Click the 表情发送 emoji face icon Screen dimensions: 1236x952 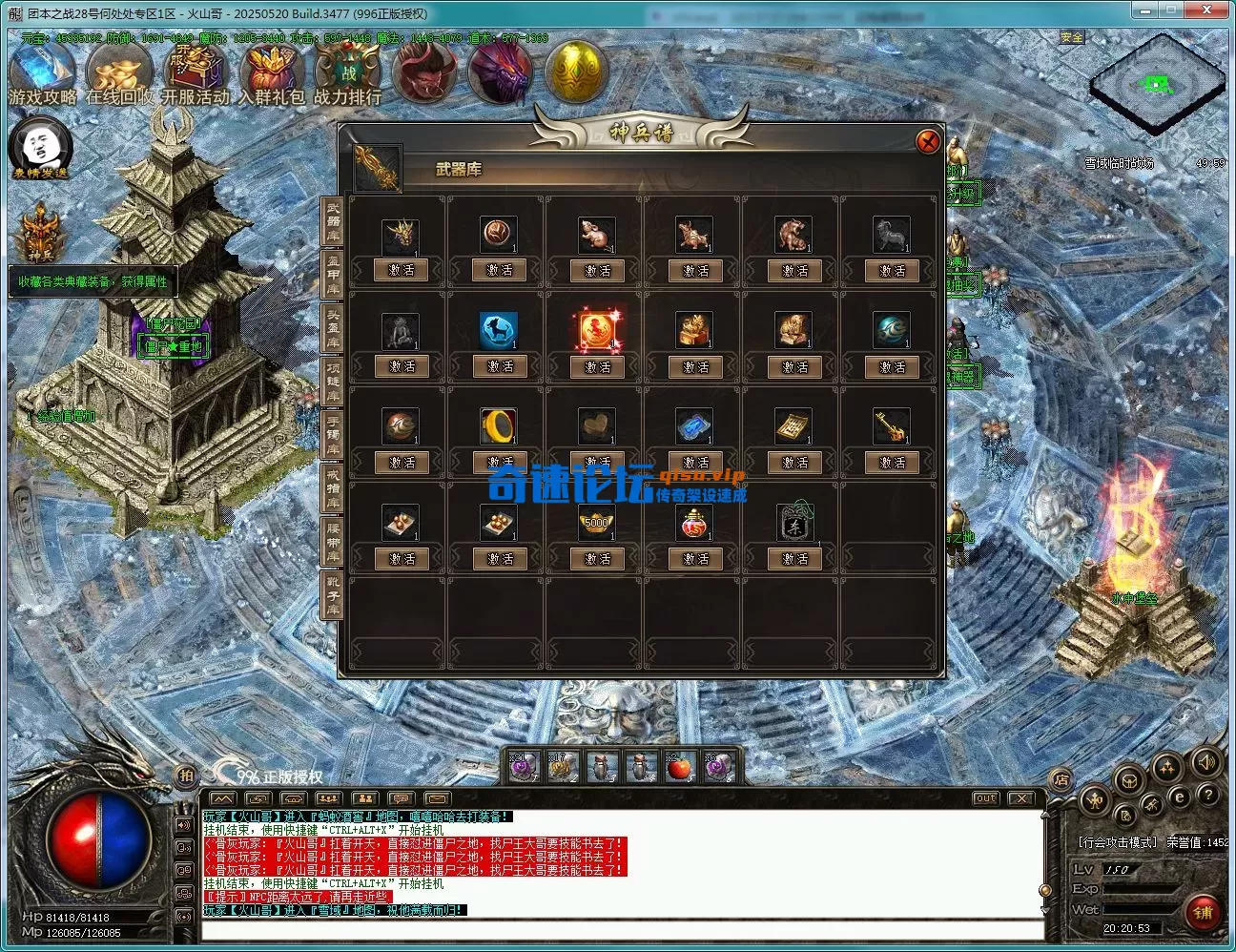(40, 148)
